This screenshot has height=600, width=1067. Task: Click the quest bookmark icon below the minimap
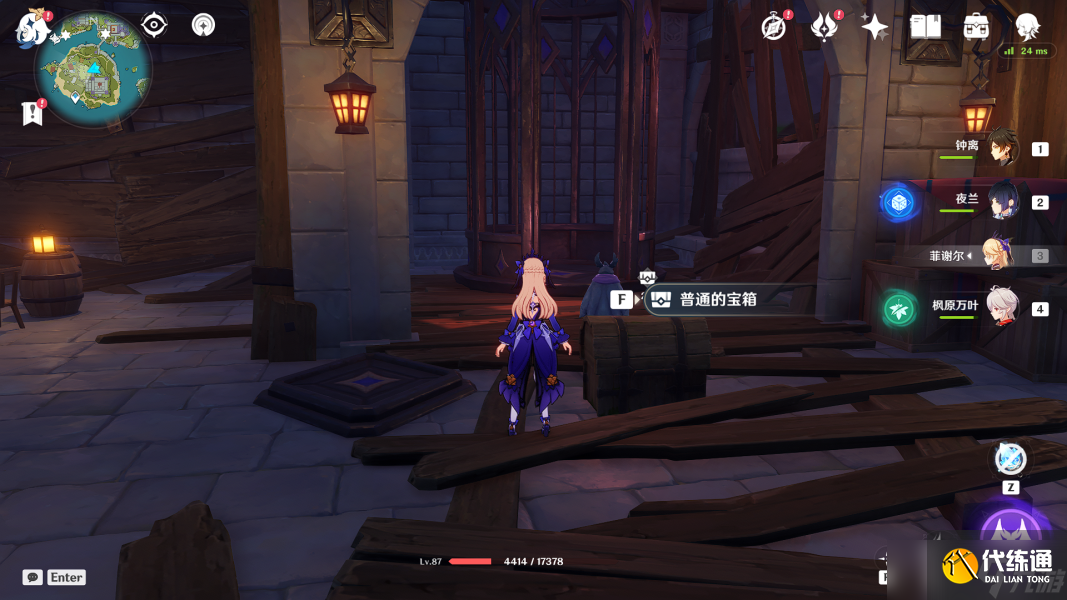pos(32,113)
